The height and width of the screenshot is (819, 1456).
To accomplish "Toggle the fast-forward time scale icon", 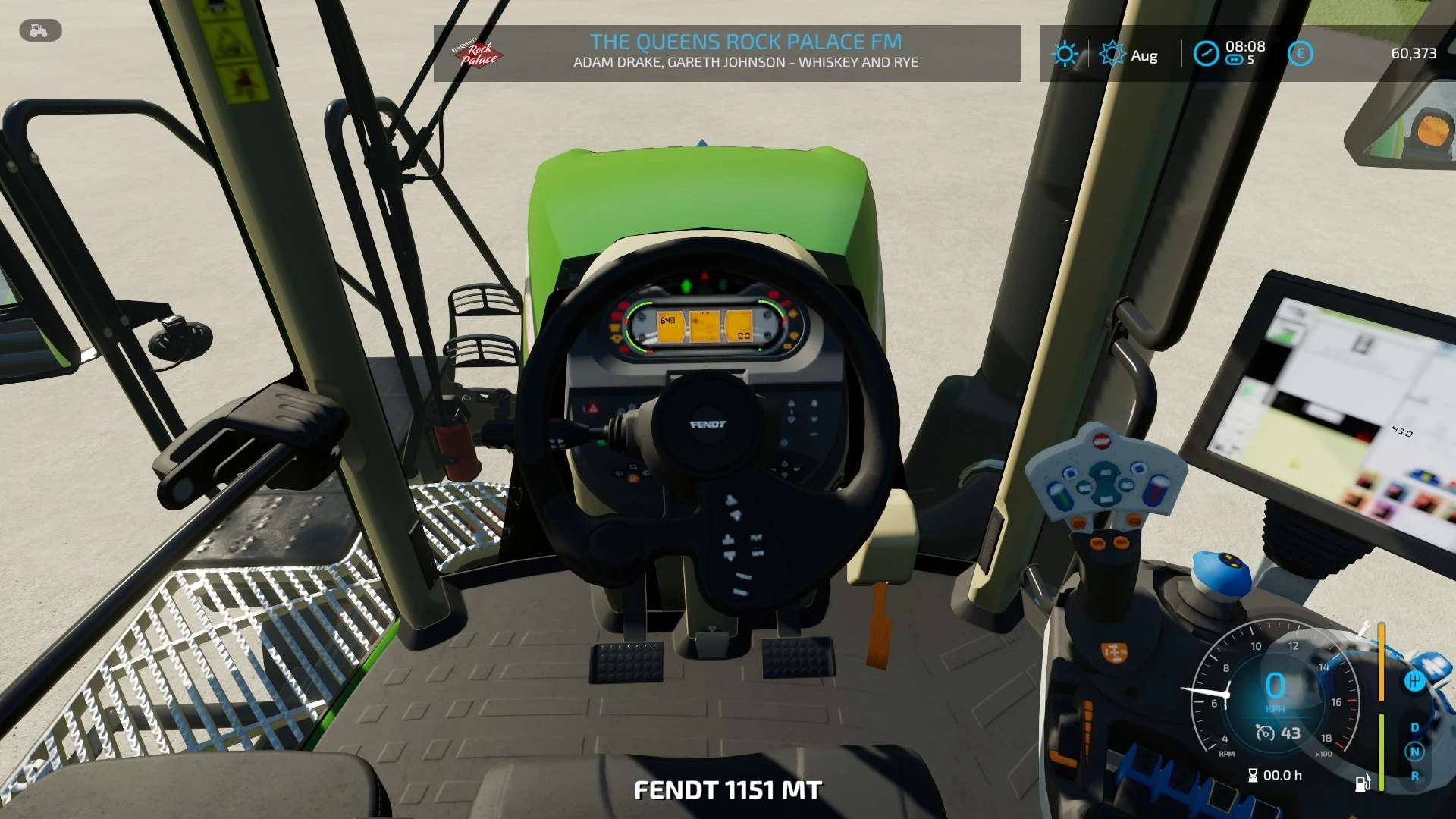I will [x=1234, y=61].
